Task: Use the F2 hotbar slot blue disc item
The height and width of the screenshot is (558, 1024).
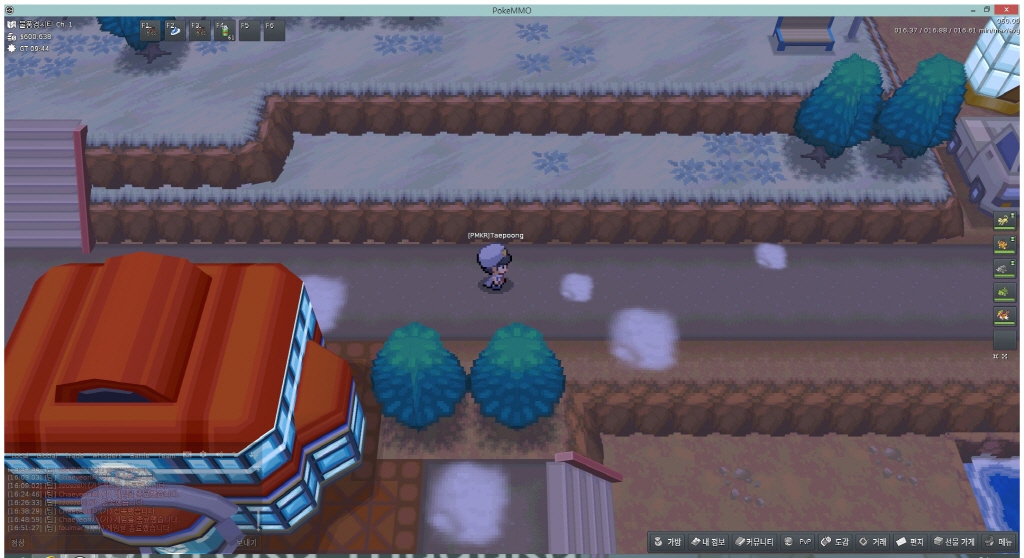Action: tap(173, 30)
